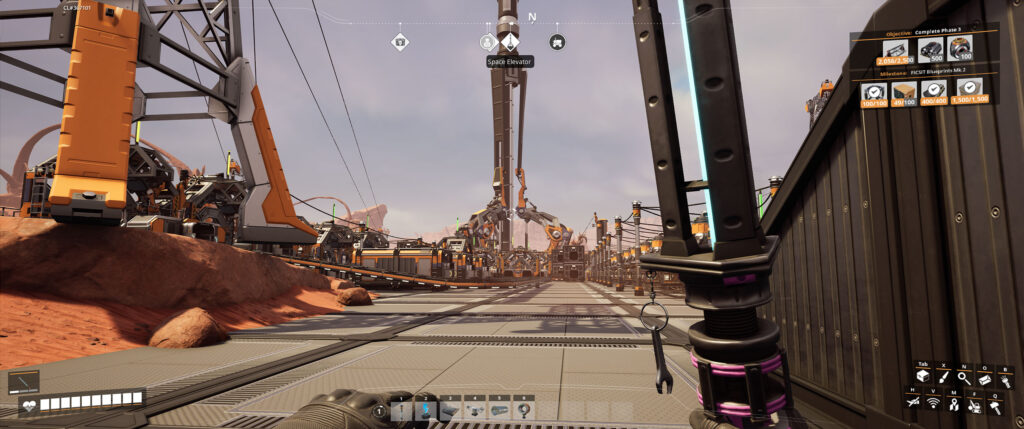The width and height of the screenshot is (1024, 429).
Task: Click the Space Elevator compass marker
Action: tap(509, 42)
